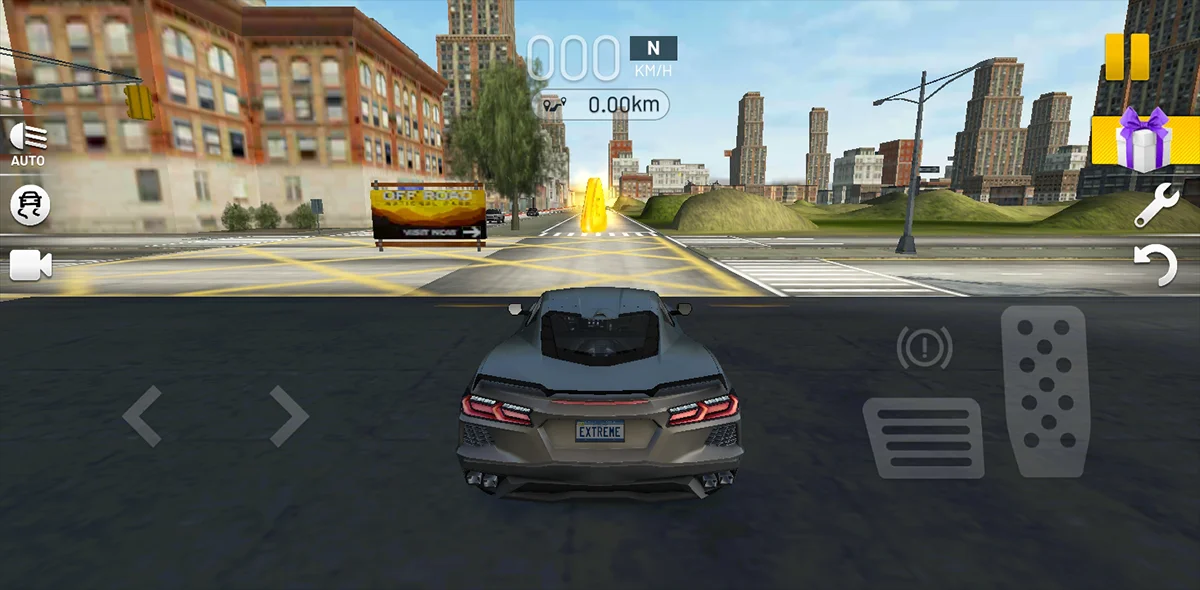Engage the handbrake warning icon
Viewport: 1200px width, 590px height.
924,348
